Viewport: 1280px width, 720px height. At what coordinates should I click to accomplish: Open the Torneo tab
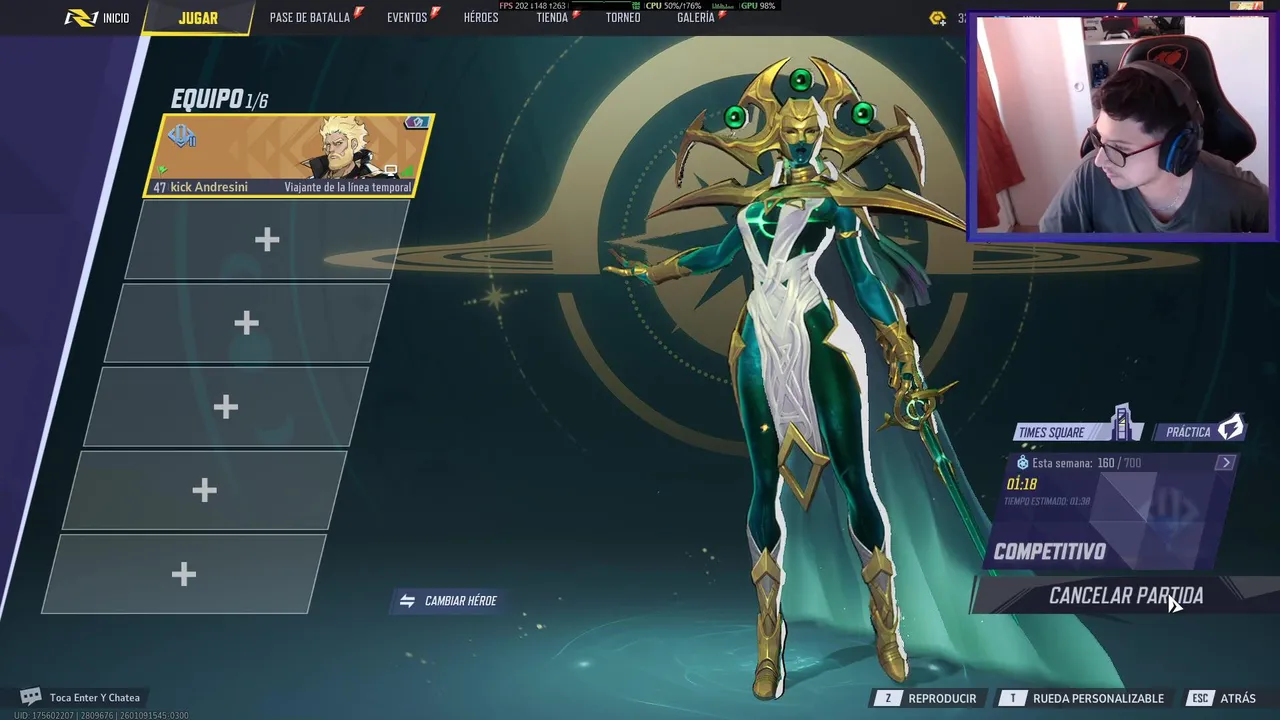click(623, 18)
